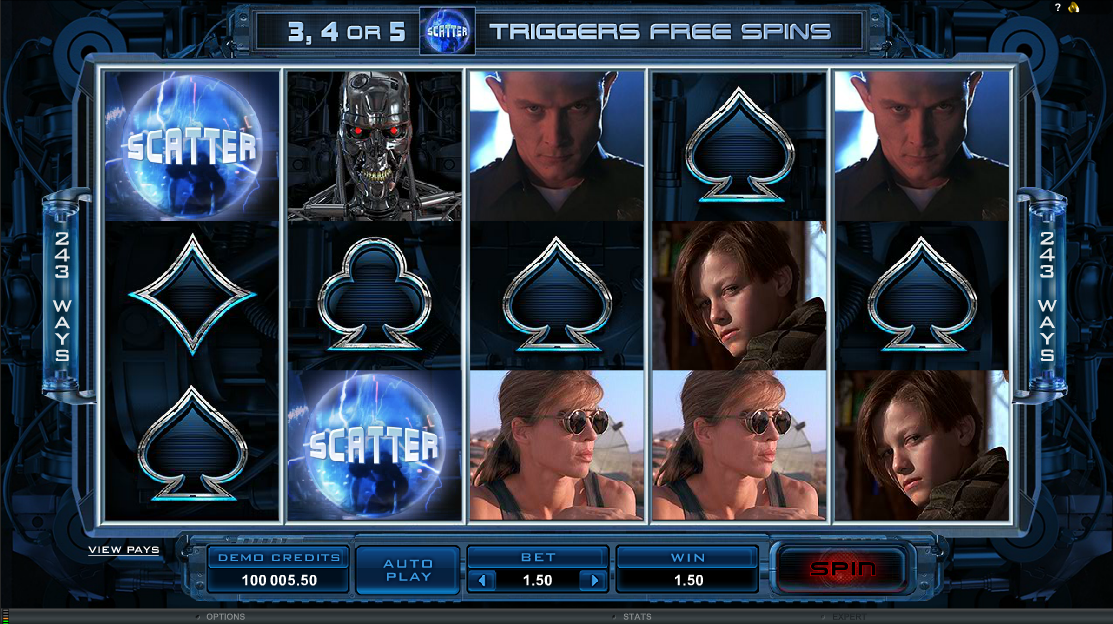Viewport: 1113px width, 624px height.
Task: Spin the reels with the red Spin button
Action: [842, 569]
